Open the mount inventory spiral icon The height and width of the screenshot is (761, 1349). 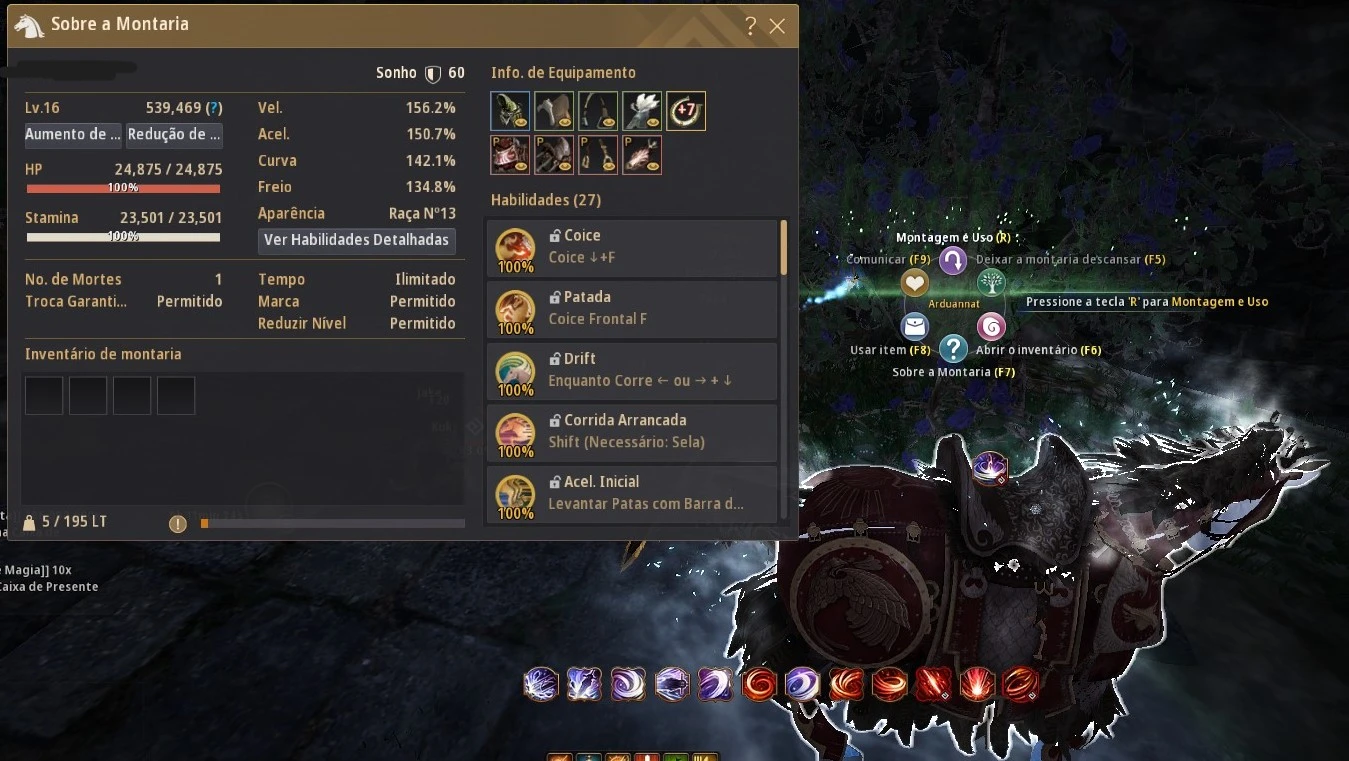coord(991,327)
